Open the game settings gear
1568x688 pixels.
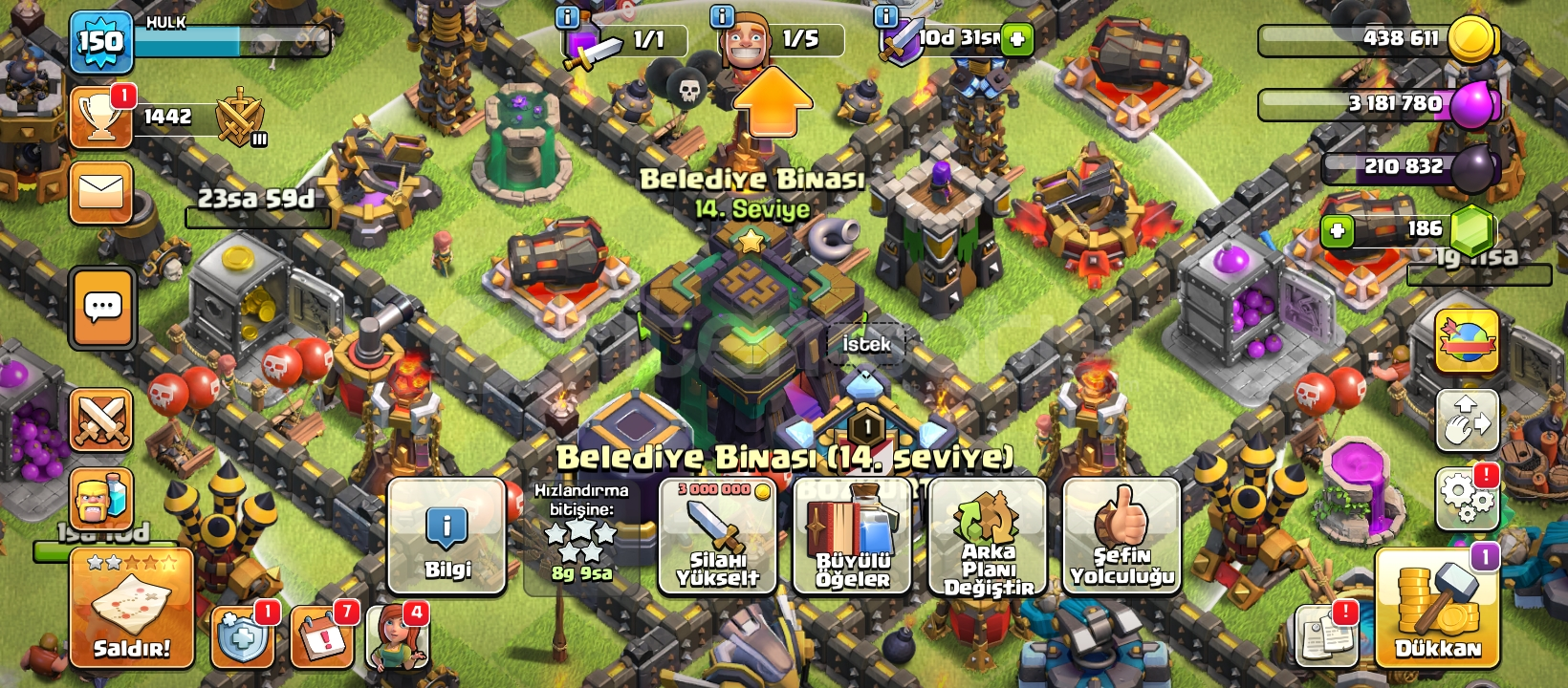click(x=1468, y=497)
